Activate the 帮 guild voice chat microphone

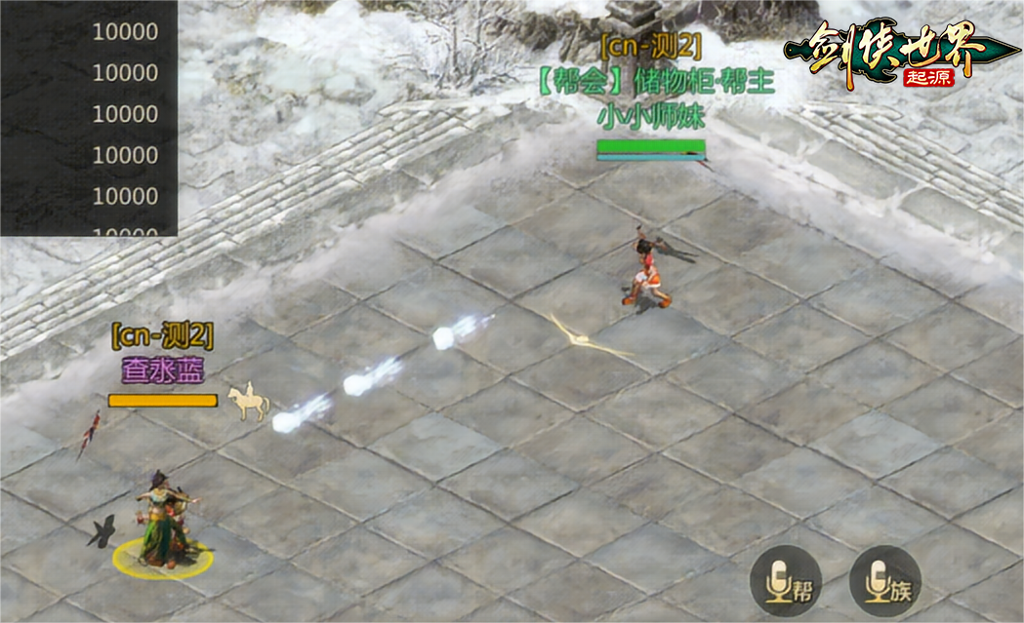[786, 581]
